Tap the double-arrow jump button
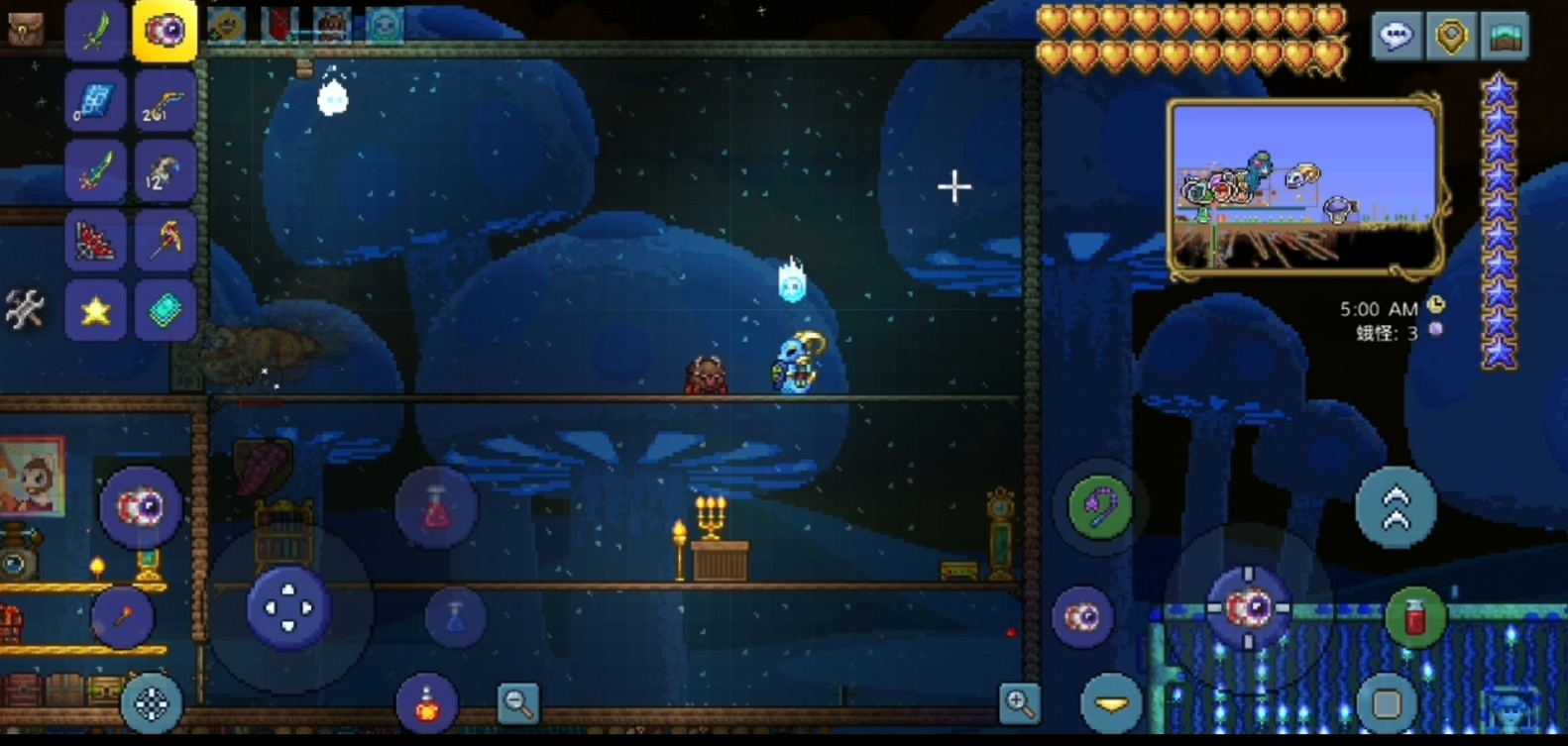Image resolution: width=1568 pixels, height=746 pixels. (1396, 507)
